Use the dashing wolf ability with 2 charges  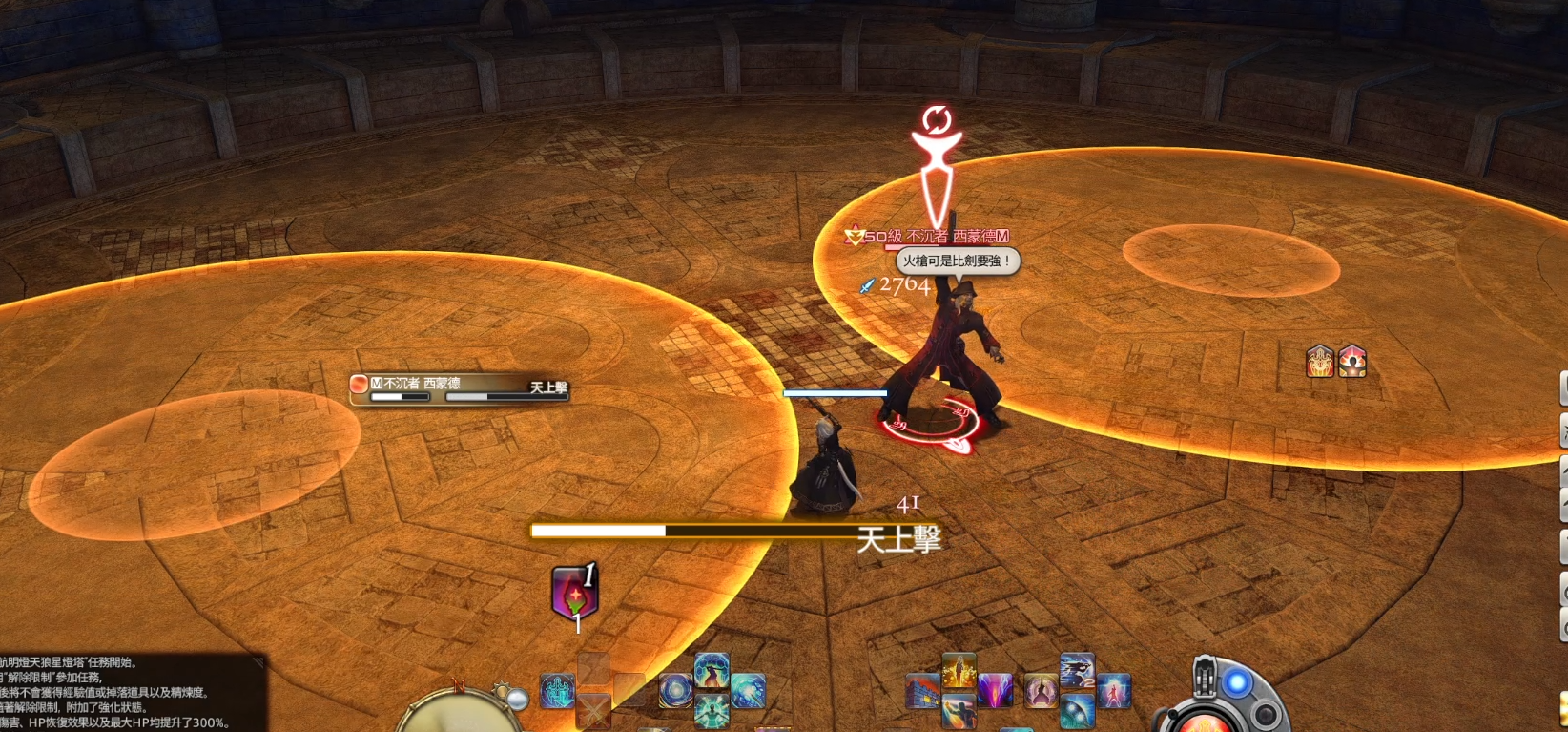coord(1078,671)
